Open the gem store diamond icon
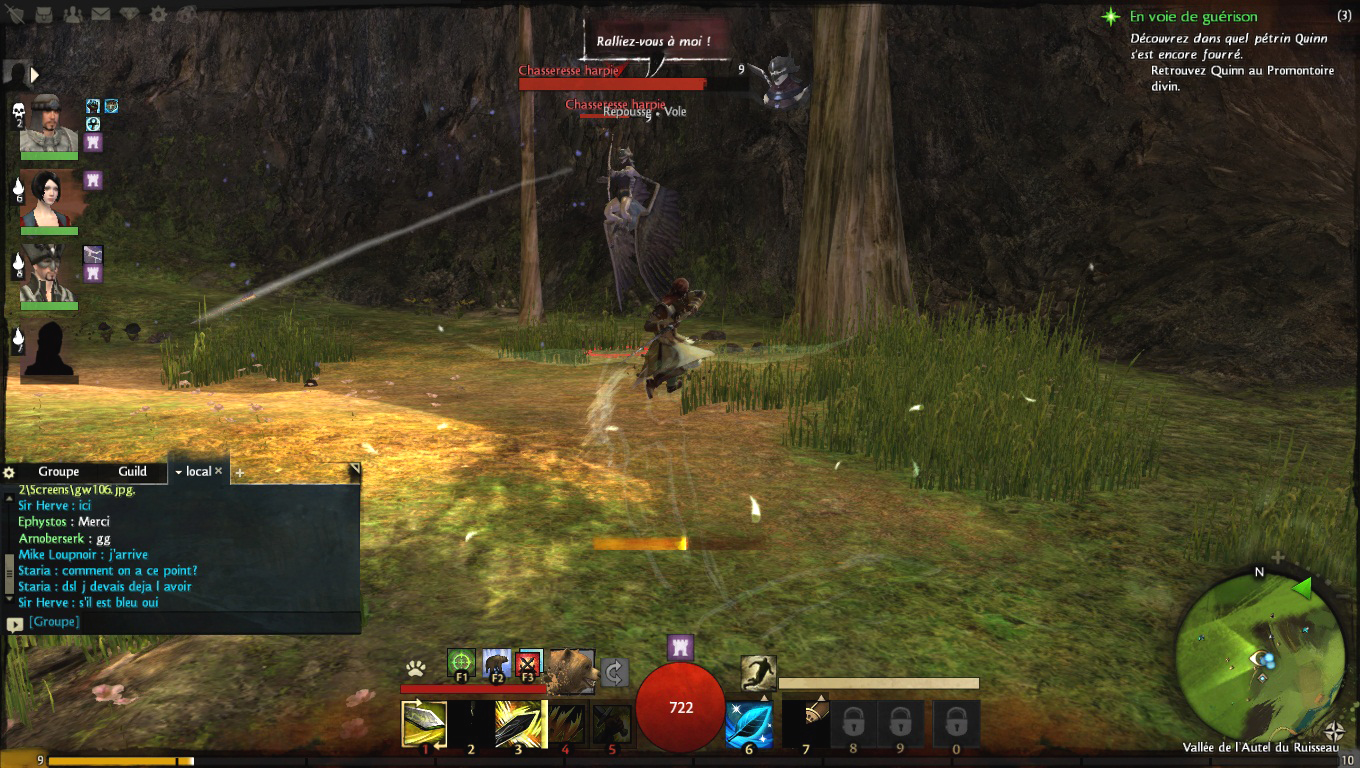Screen dimensions: 1360x768 130,15
